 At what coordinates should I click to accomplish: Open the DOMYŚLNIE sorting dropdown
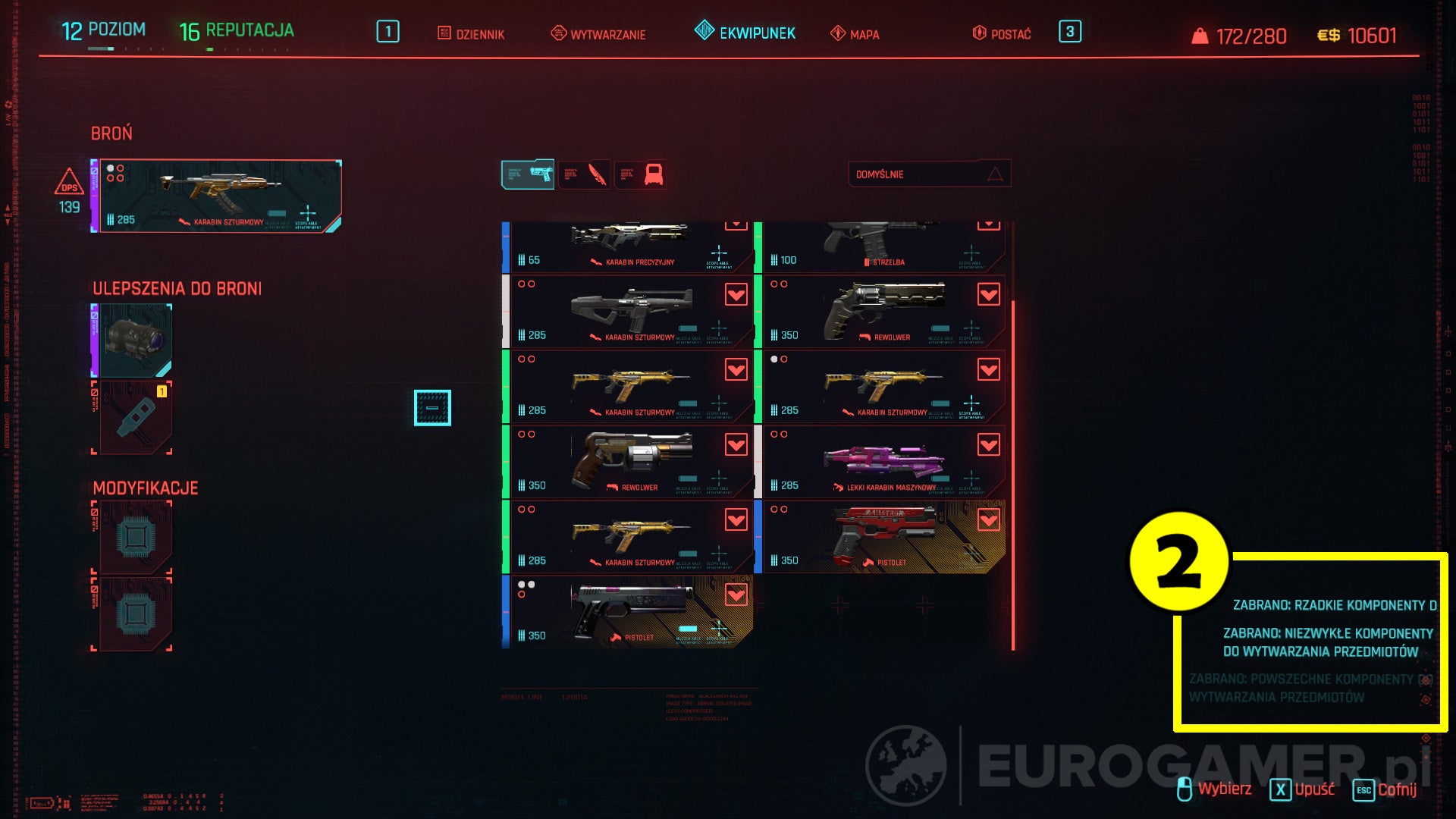point(931,173)
